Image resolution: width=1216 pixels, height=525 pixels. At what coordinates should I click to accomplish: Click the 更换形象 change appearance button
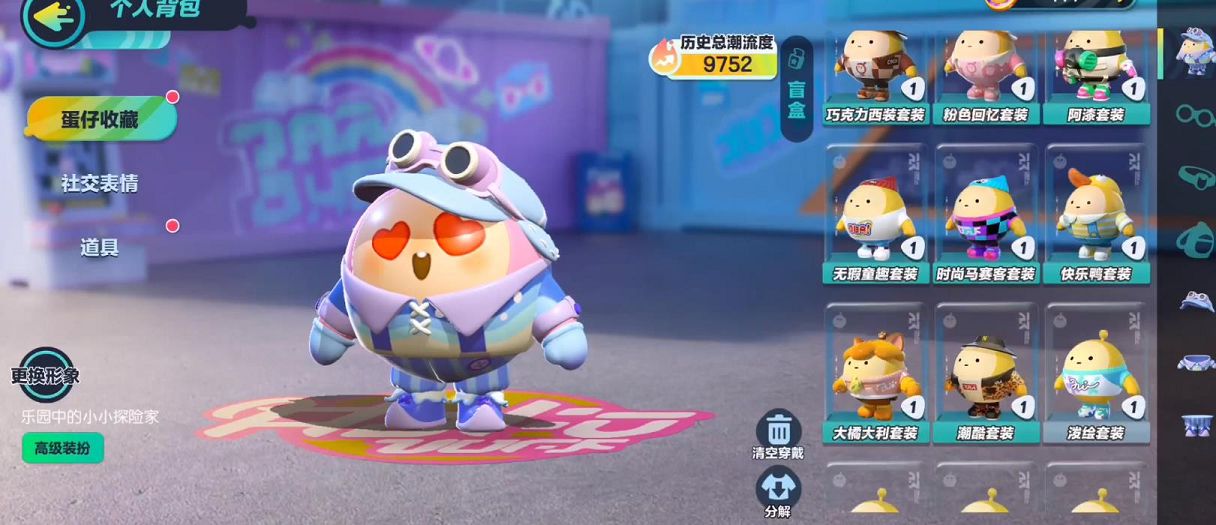coord(46,375)
